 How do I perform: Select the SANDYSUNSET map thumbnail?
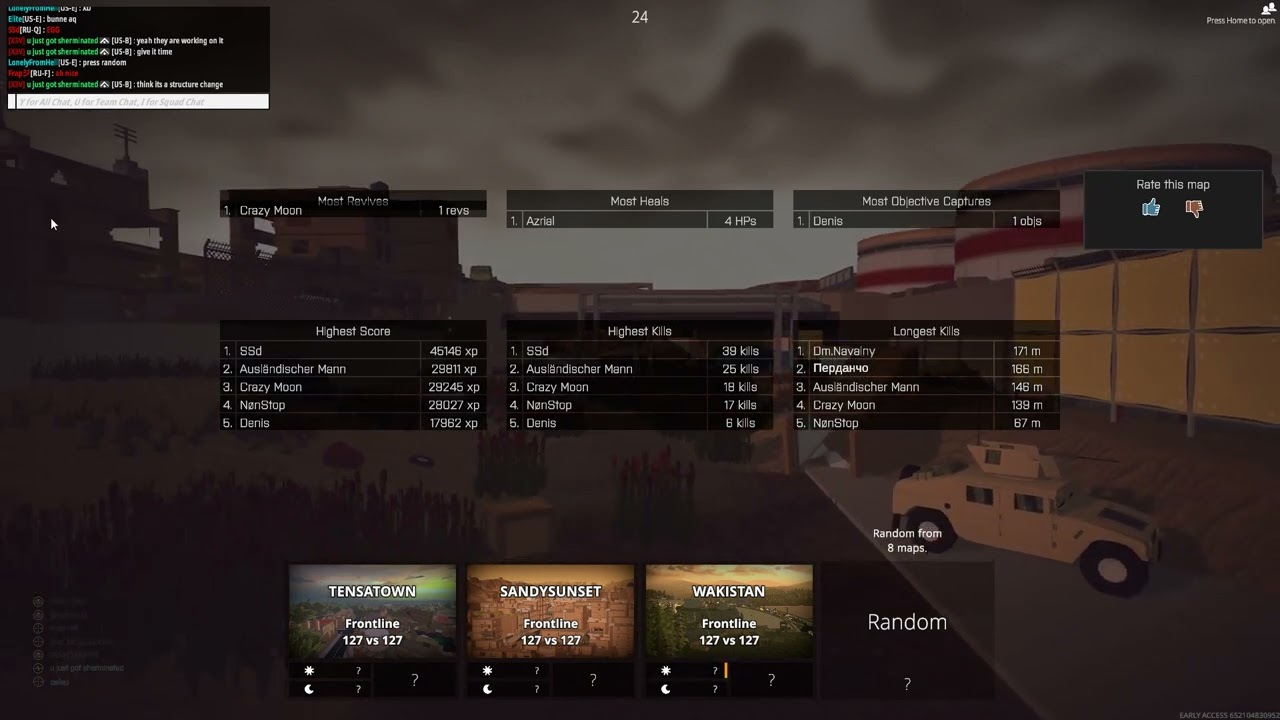coord(550,610)
